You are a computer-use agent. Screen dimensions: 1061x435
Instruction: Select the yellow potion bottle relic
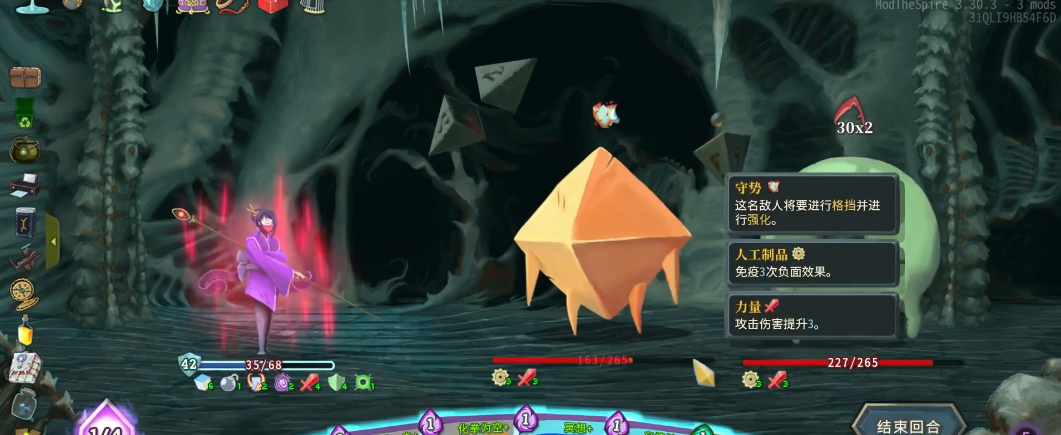pos(24,330)
